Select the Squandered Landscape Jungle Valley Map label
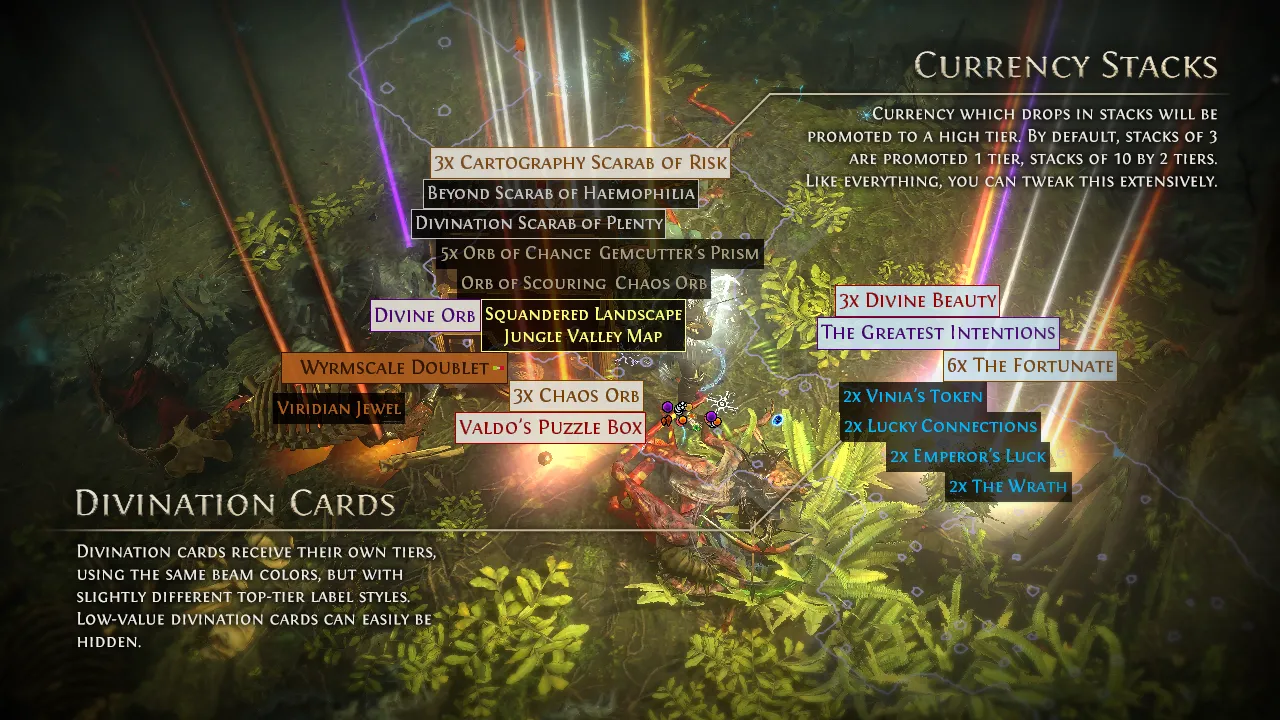The image size is (1280, 720). [x=583, y=325]
